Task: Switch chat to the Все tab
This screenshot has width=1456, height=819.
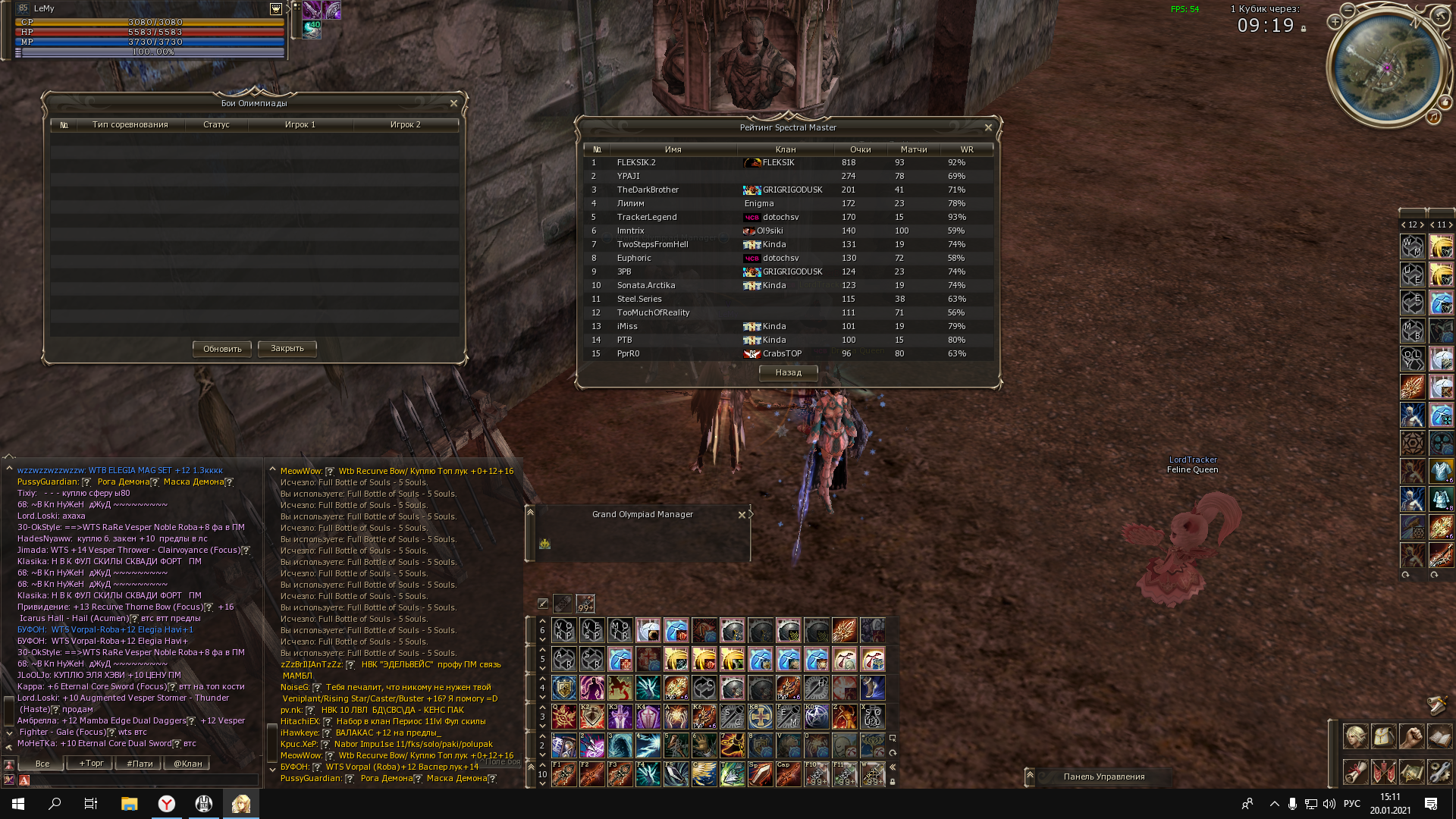Action: pos(42,764)
